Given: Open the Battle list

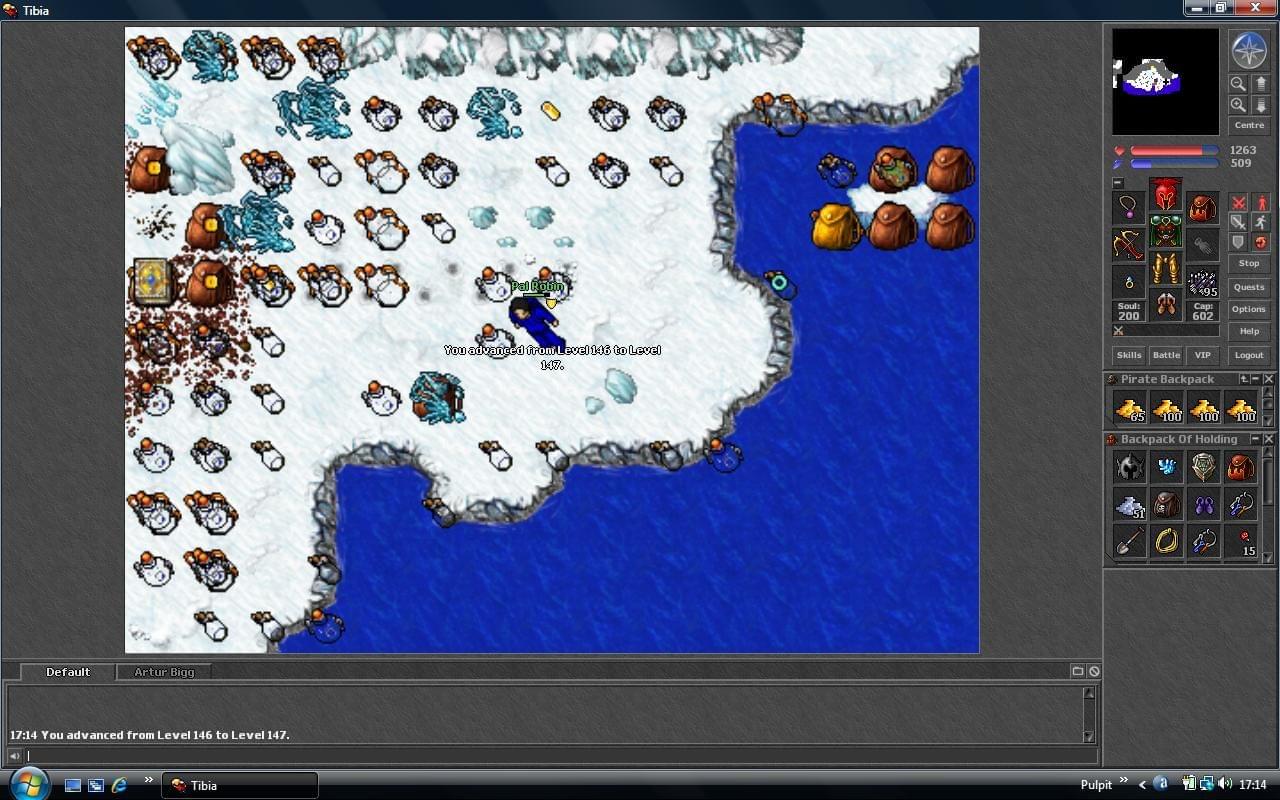Looking at the screenshot, I should tap(1166, 355).
